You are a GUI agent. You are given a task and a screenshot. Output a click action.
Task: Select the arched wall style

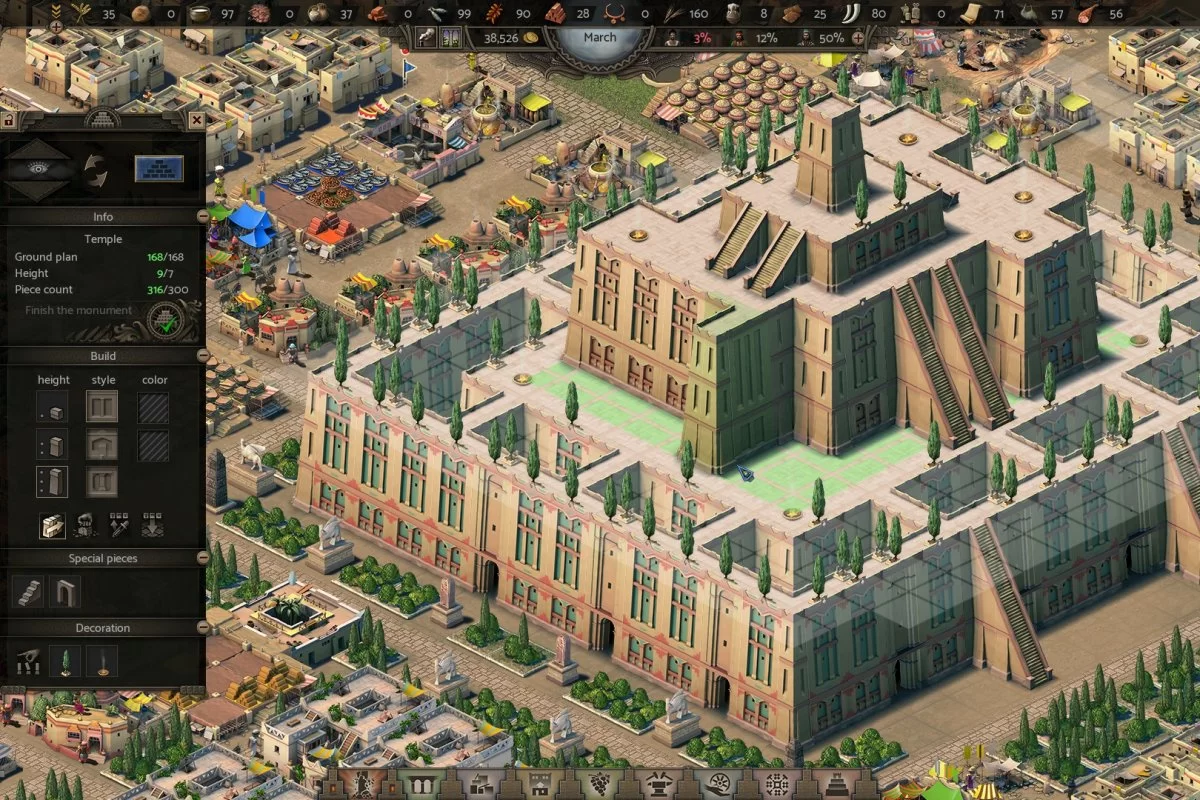101,445
